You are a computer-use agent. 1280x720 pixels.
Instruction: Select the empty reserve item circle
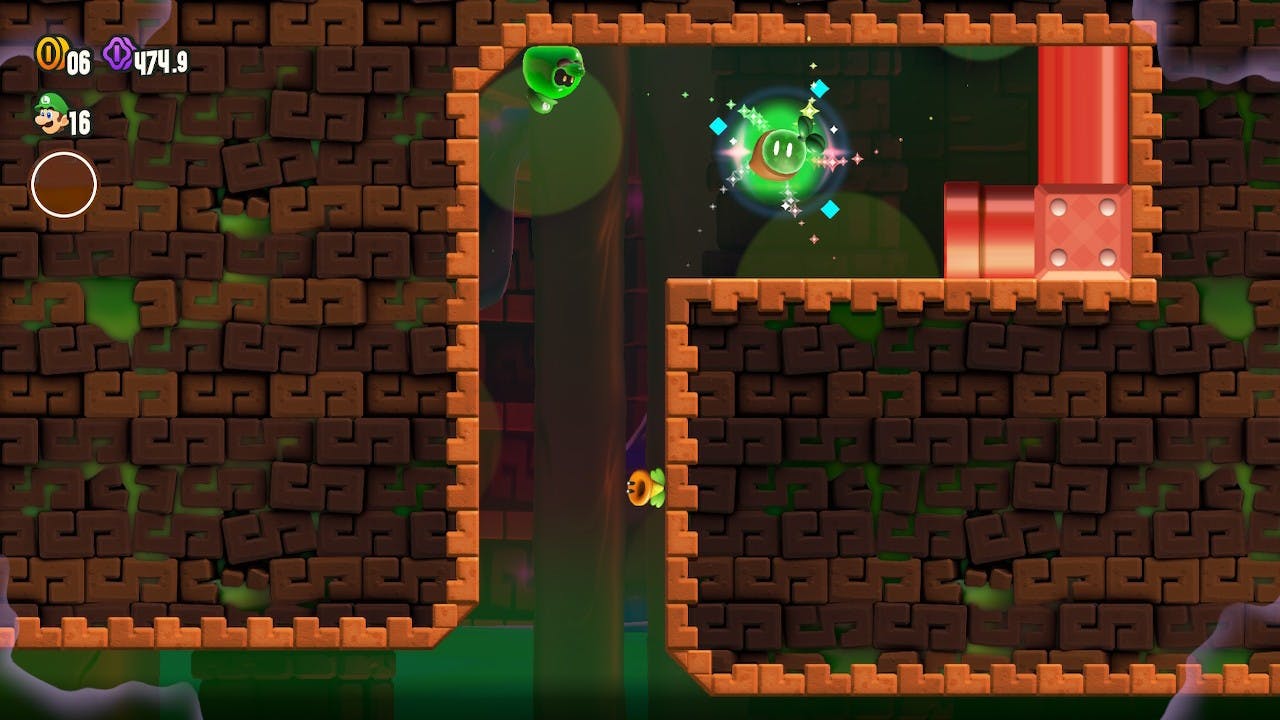[x=64, y=185]
